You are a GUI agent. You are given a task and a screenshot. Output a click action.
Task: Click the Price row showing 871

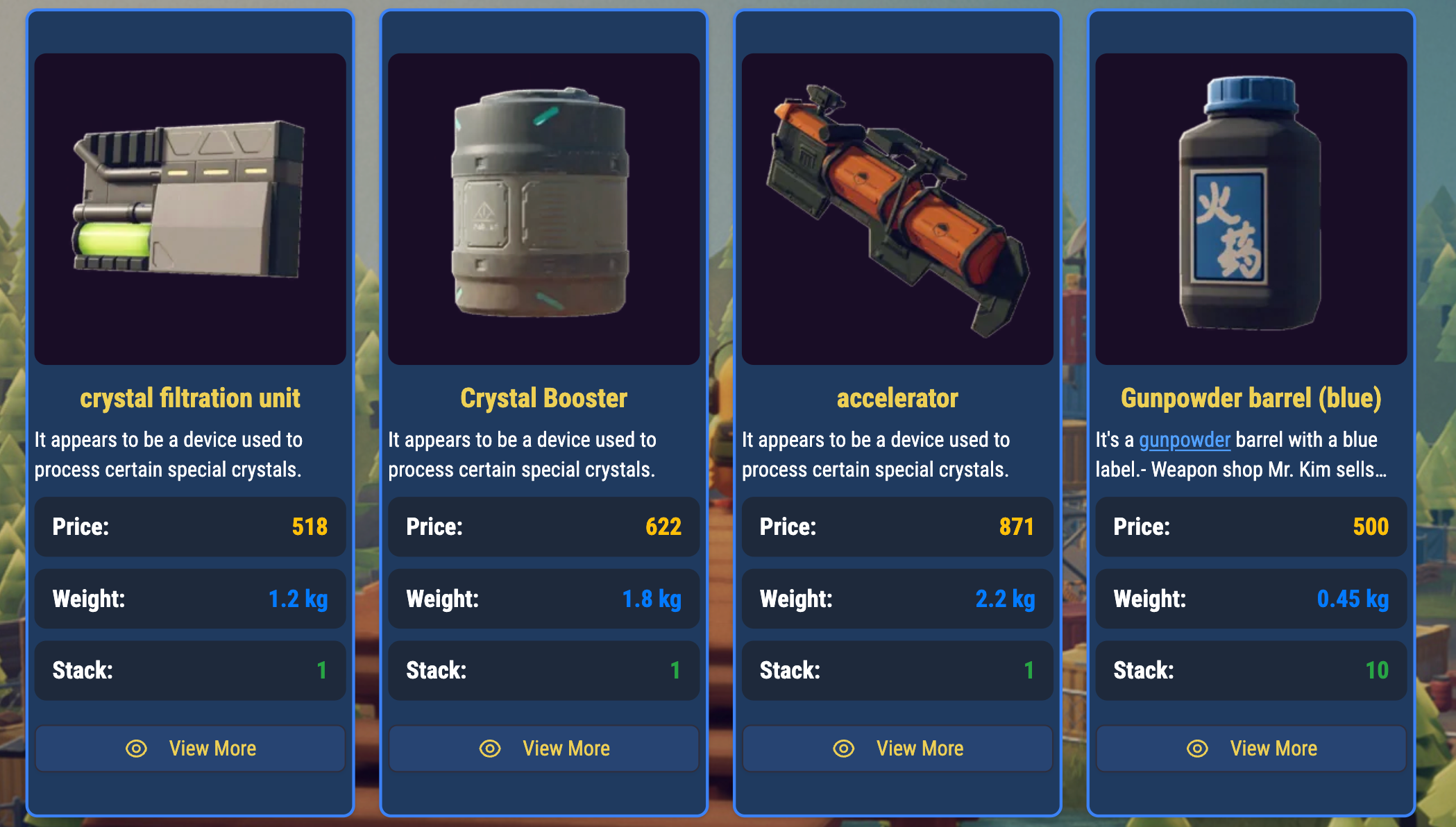click(x=897, y=527)
